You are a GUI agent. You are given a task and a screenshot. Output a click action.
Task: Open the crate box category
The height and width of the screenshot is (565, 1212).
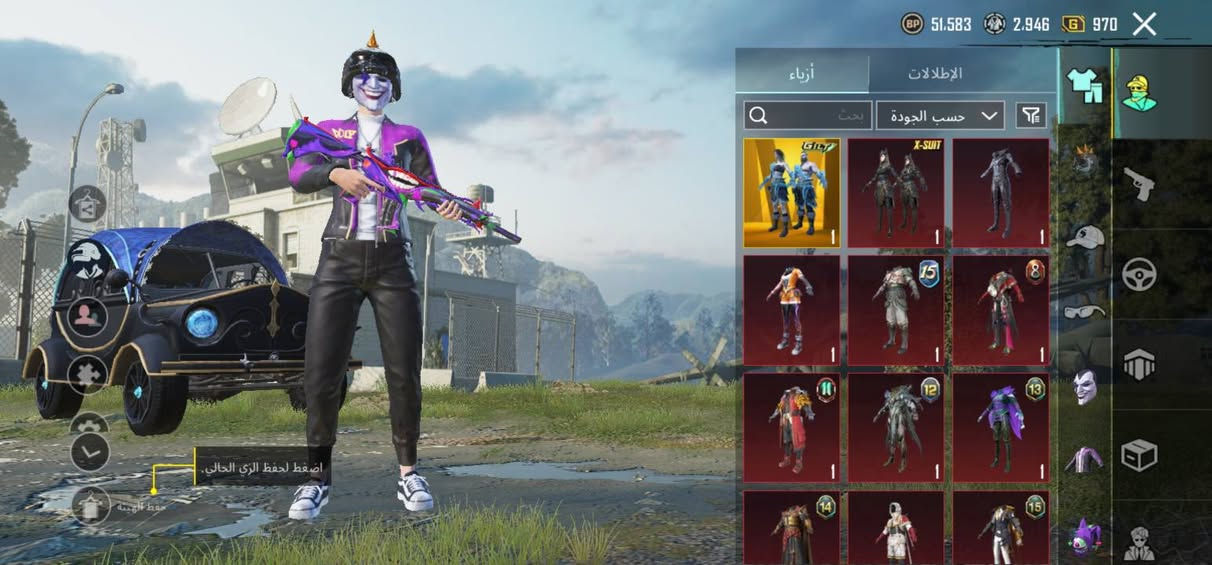coord(1139,455)
